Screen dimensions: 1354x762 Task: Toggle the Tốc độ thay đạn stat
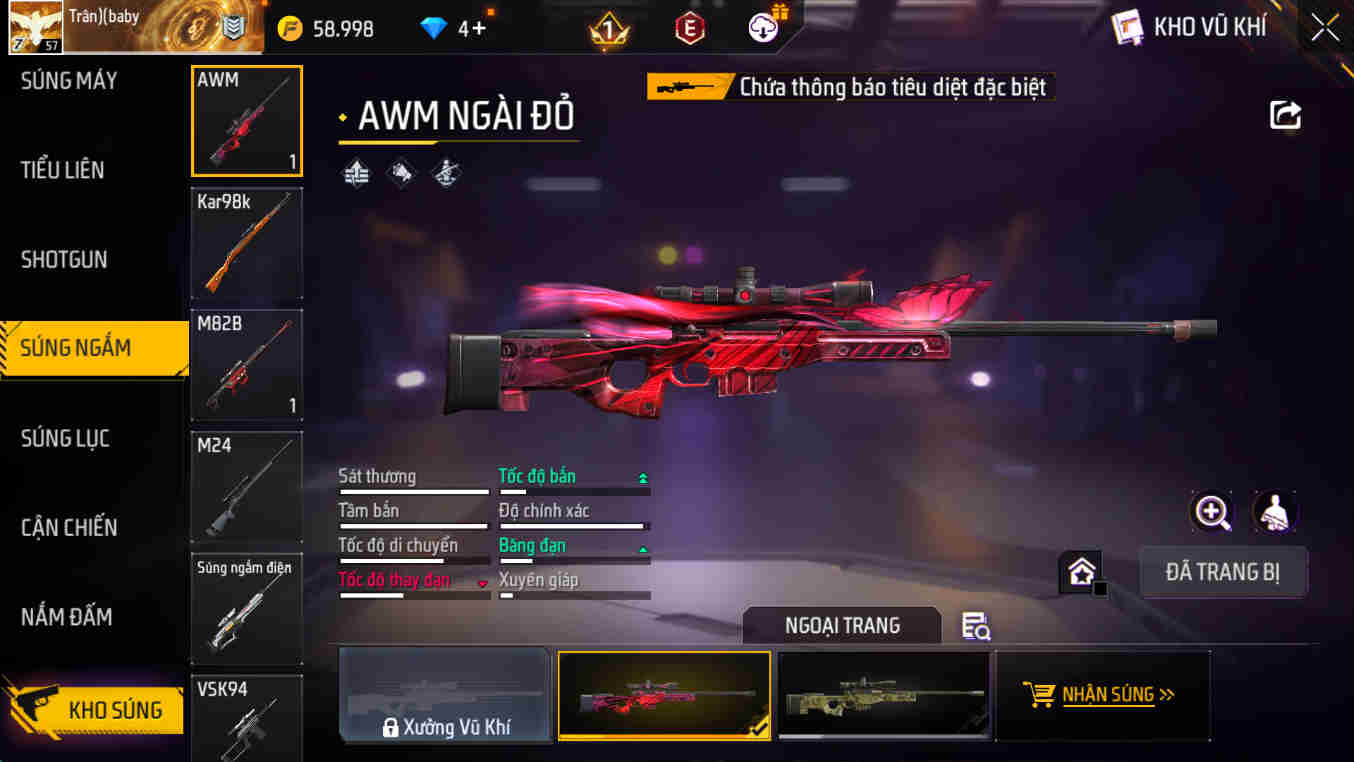point(393,580)
